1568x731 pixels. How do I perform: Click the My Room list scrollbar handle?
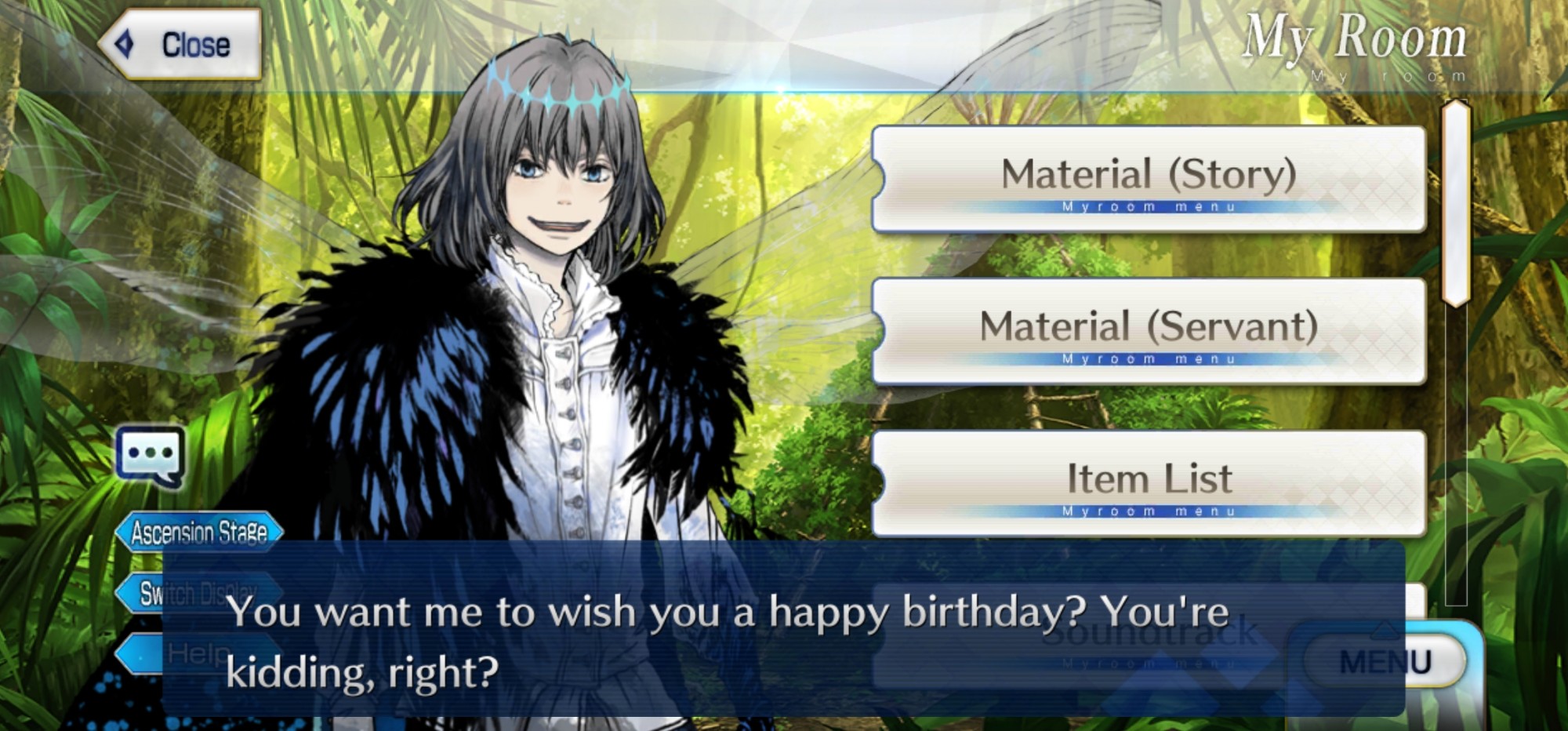(1455, 202)
